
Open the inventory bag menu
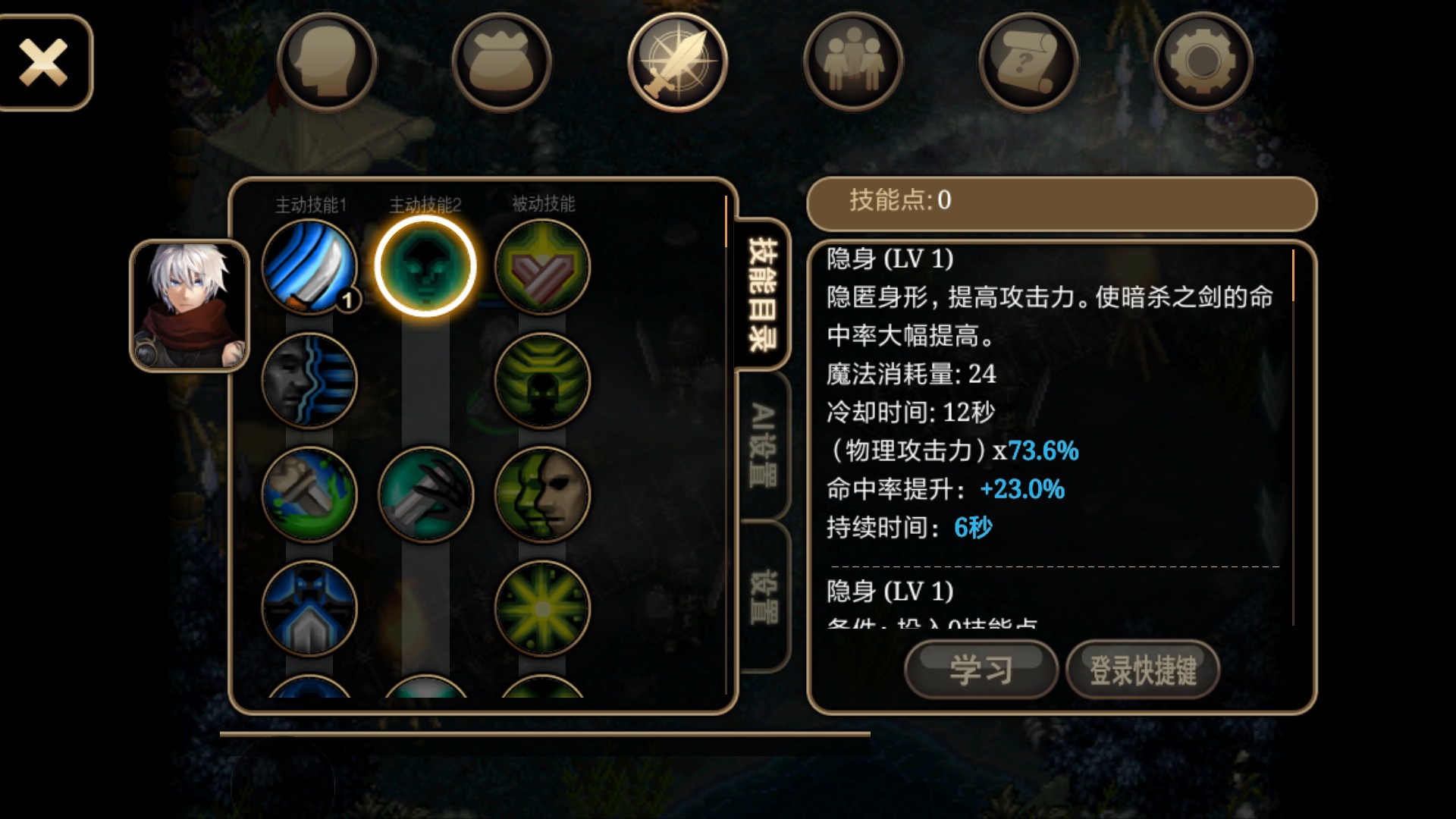tap(502, 62)
